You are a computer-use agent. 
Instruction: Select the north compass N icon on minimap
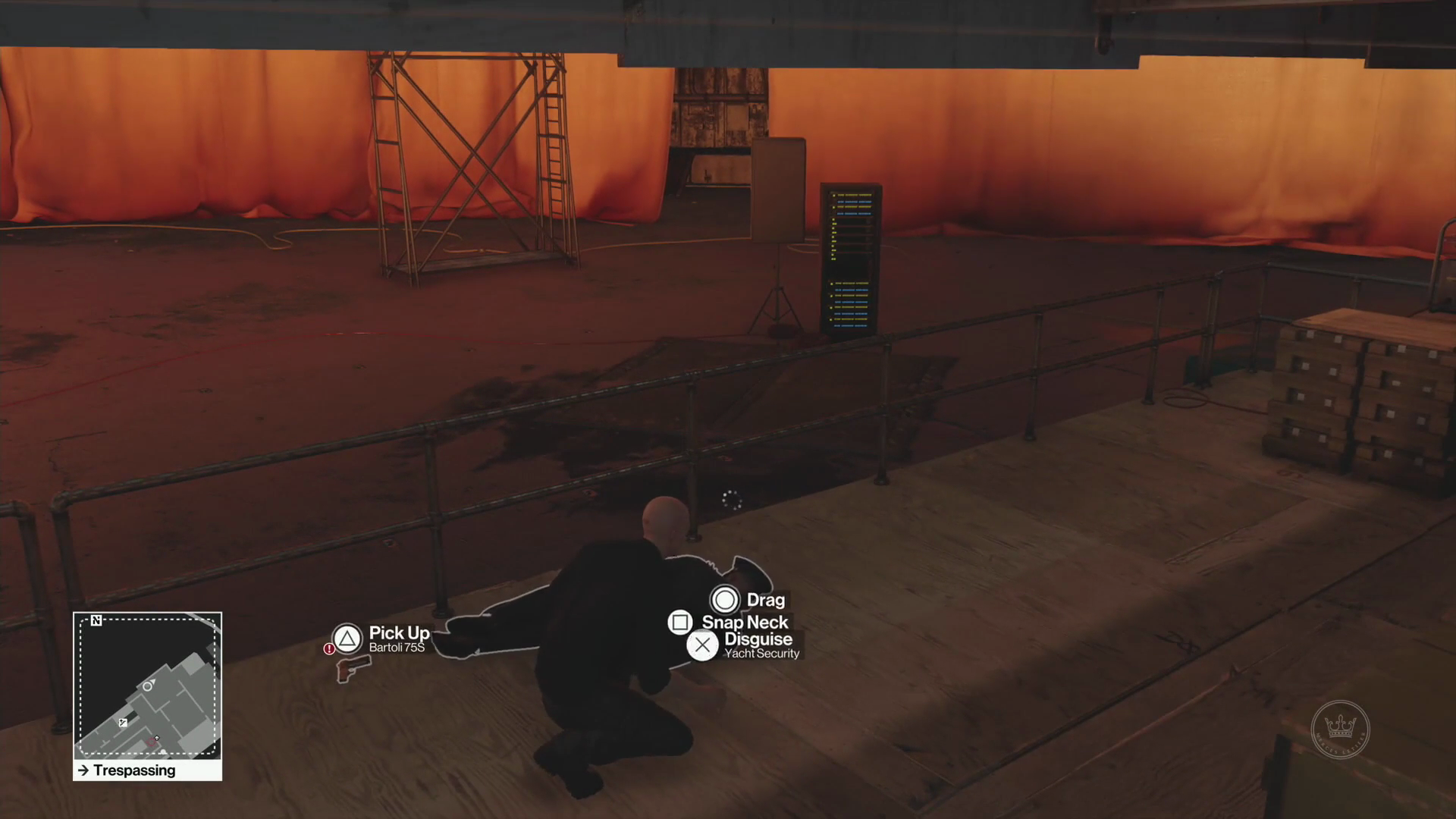(96, 620)
